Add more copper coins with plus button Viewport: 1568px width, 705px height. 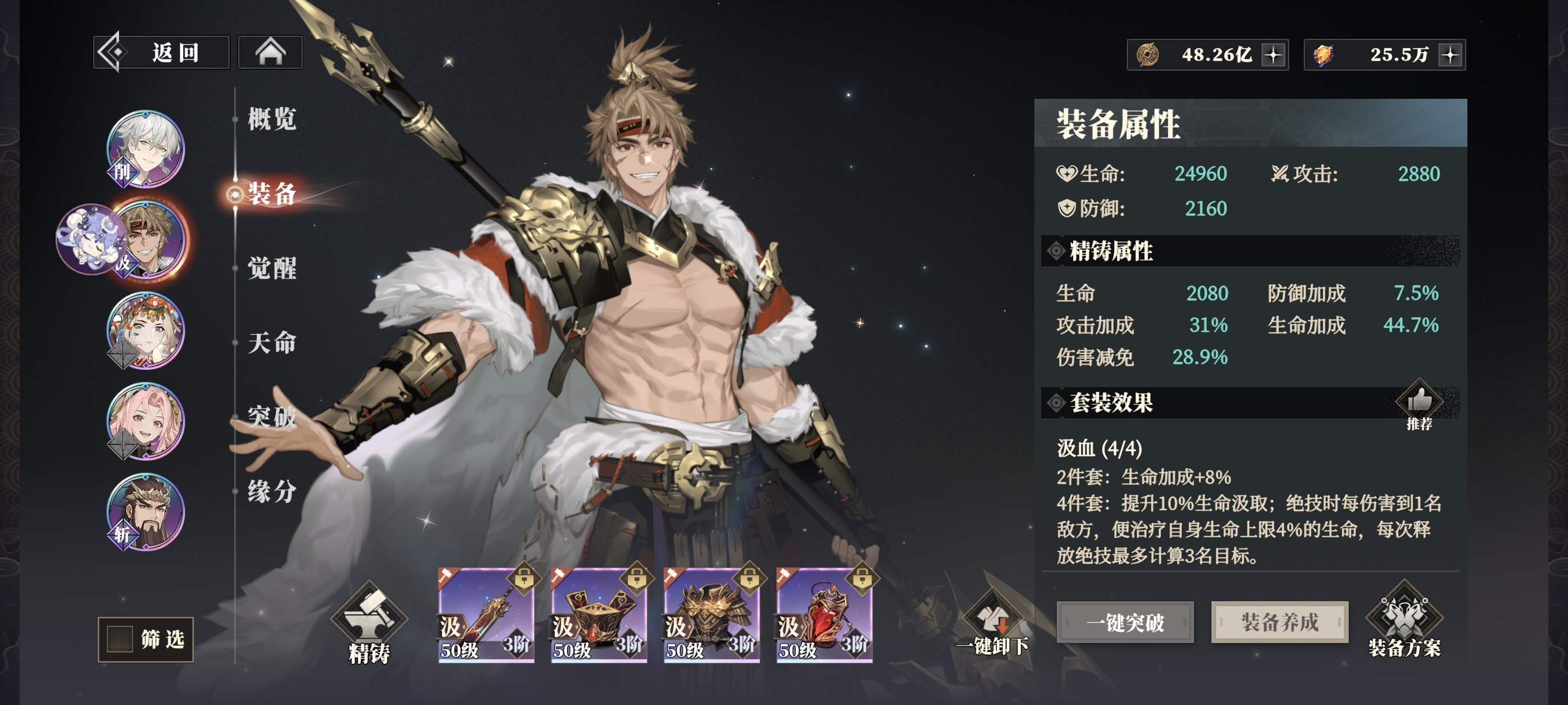point(1273,55)
